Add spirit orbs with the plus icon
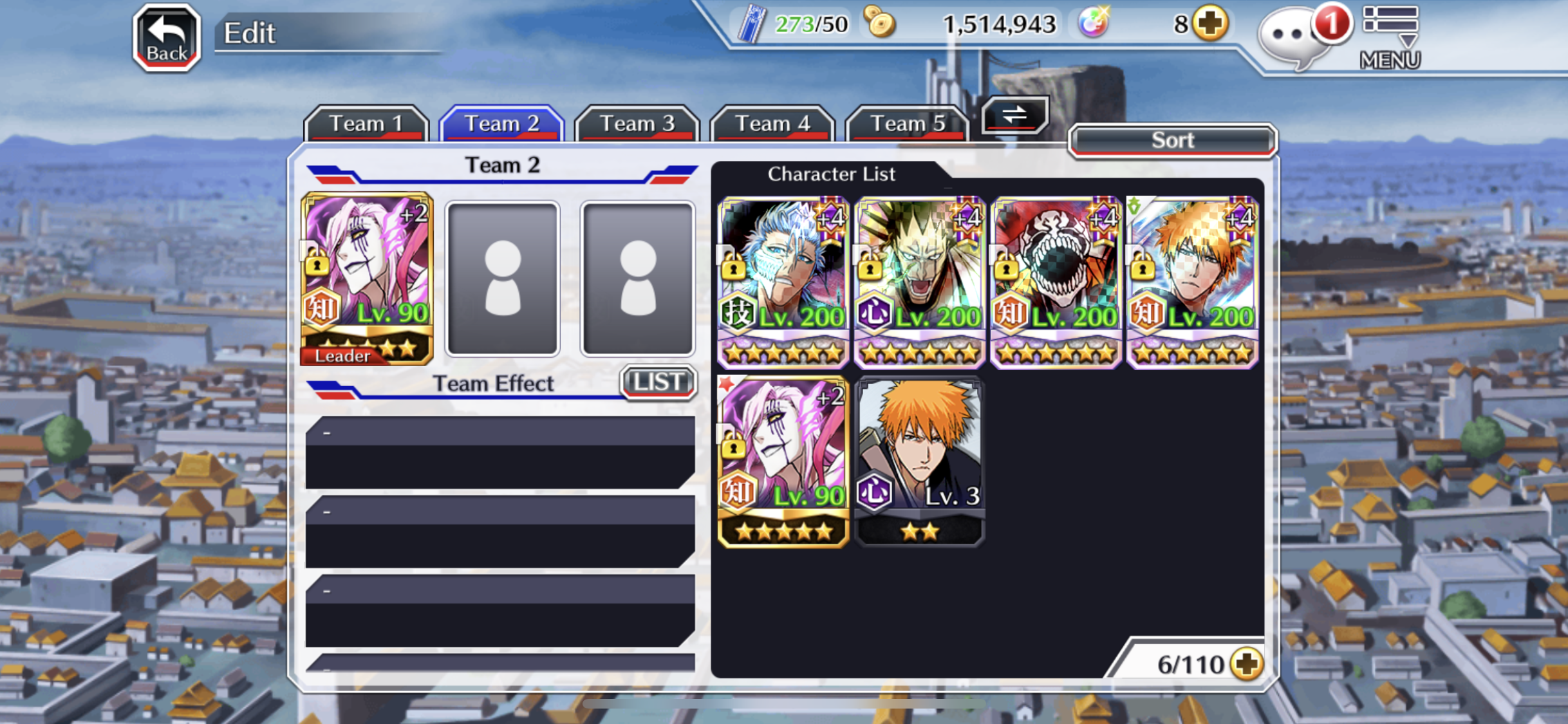This screenshot has height=724, width=1568. [1210, 24]
